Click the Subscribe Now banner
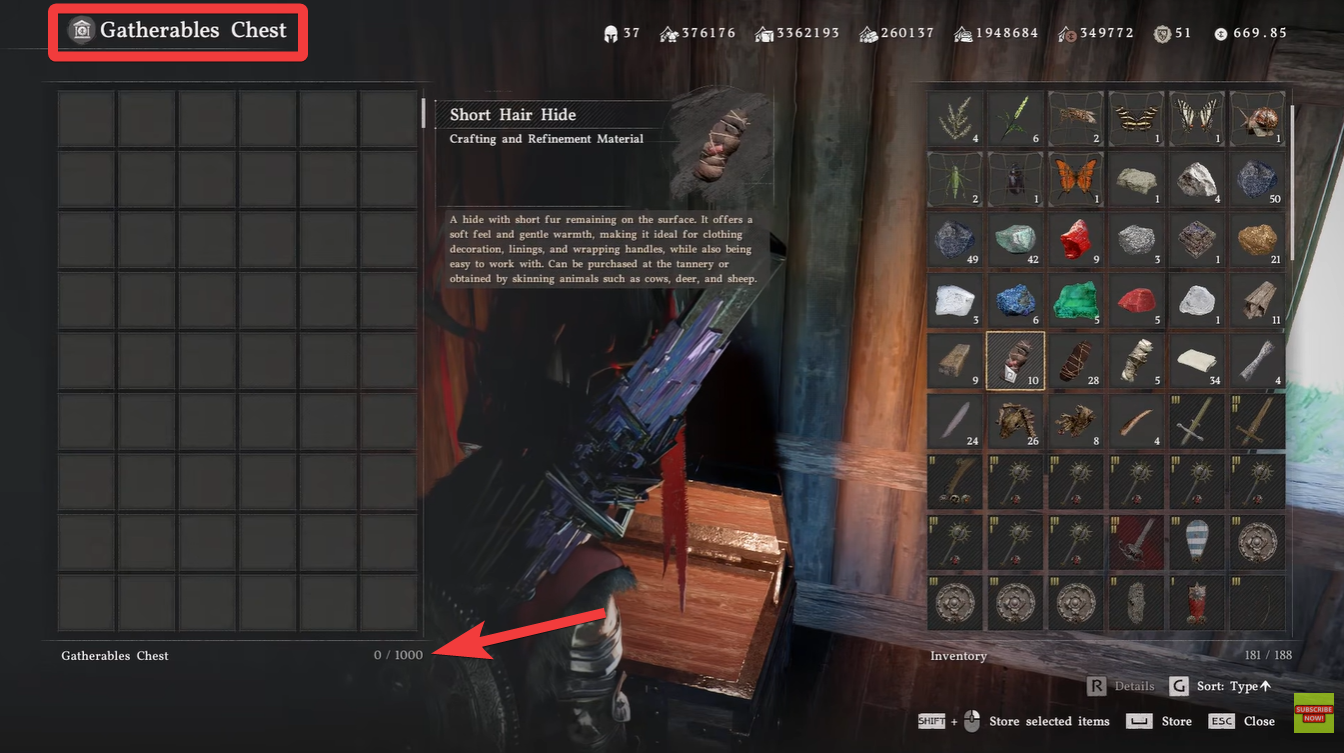Image resolution: width=1344 pixels, height=753 pixels. [1313, 712]
